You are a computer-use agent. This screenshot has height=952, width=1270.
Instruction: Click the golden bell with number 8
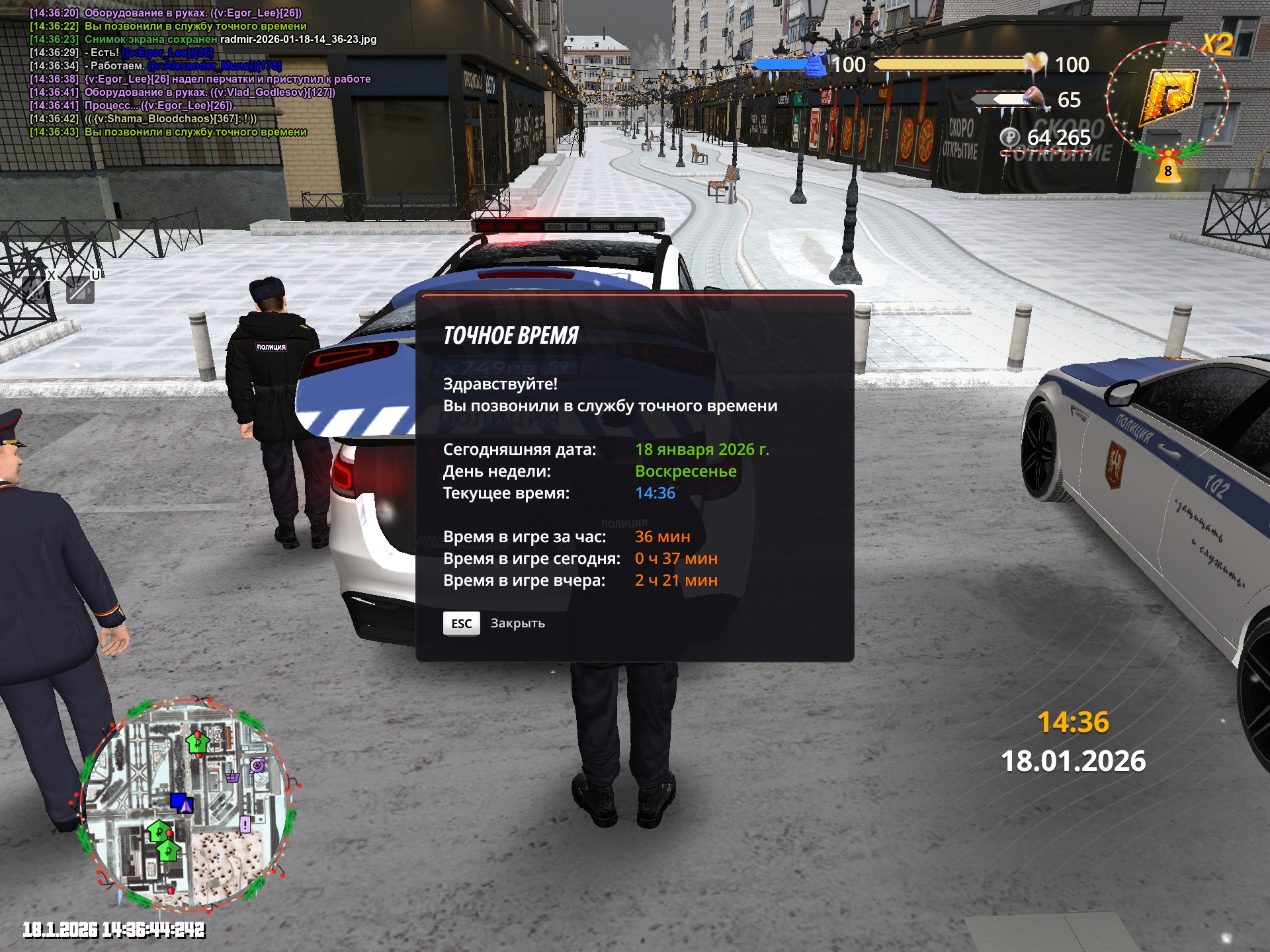point(1167,168)
